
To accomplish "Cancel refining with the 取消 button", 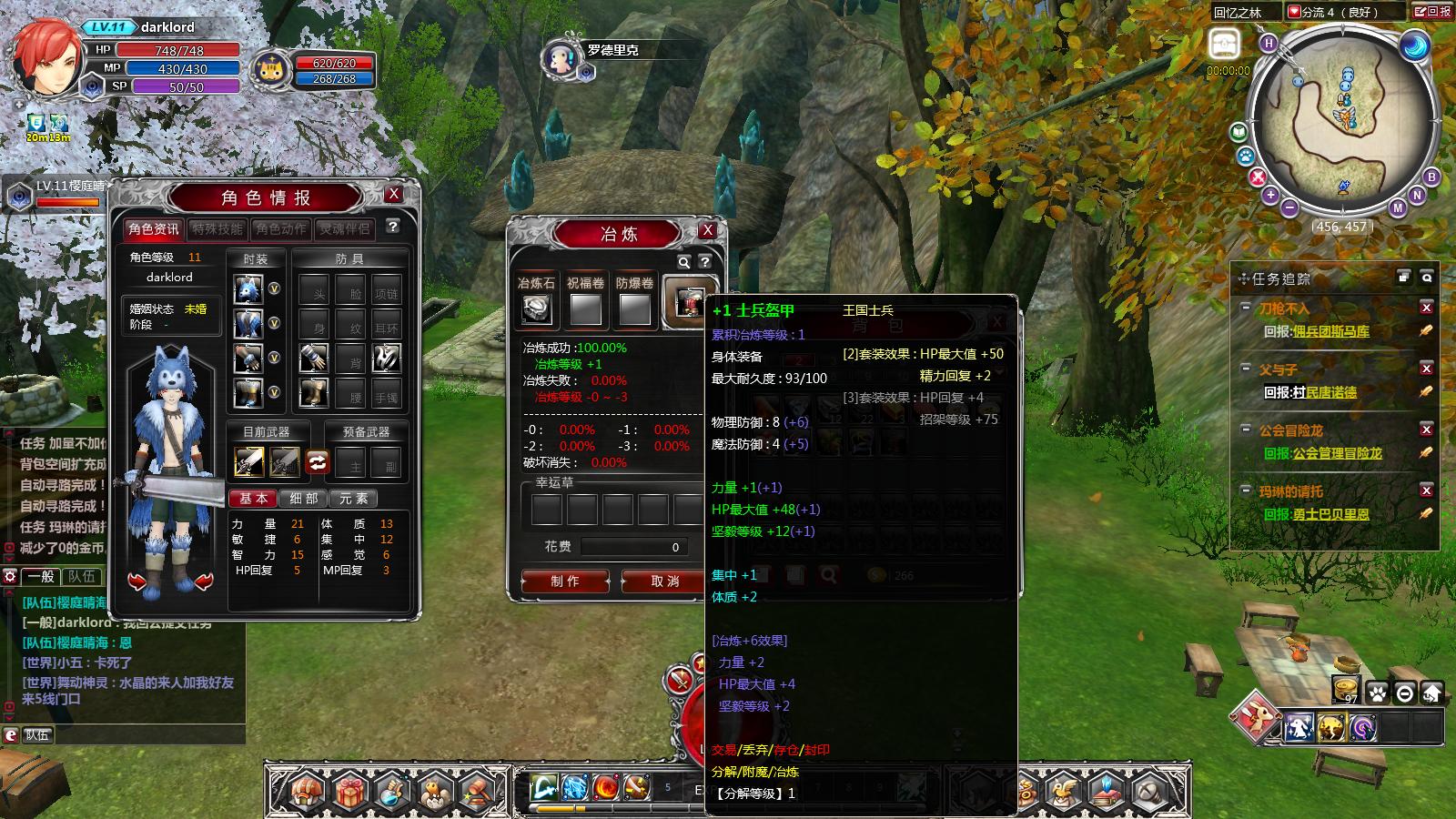I will pyautogui.click(x=664, y=581).
